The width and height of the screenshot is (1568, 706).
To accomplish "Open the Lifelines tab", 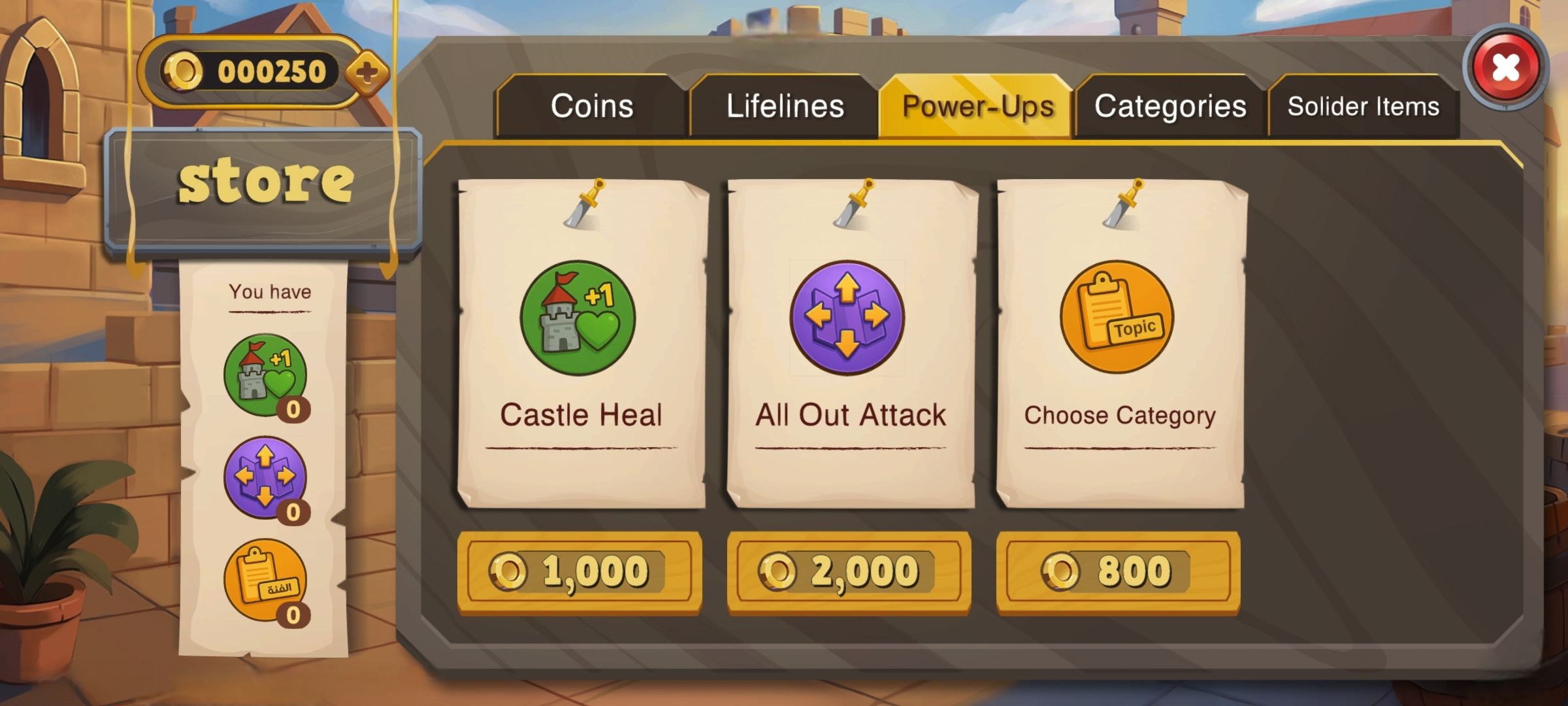I will [785, 106].
